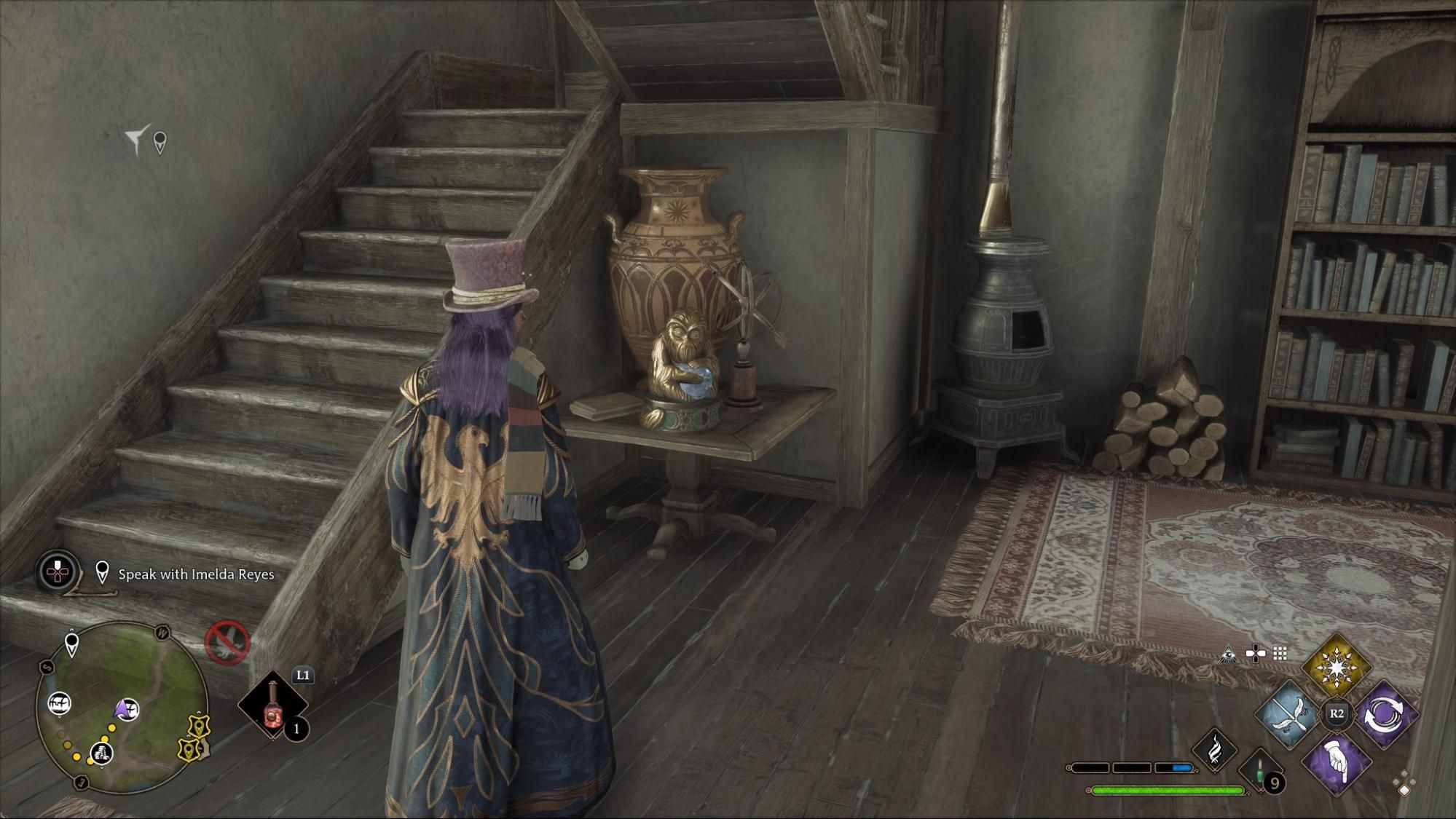Toggle the crossed-out broom restriction icon
The height and width of the screenshot is (819, 1456).
pyautogui.click(x=227, y=643)
